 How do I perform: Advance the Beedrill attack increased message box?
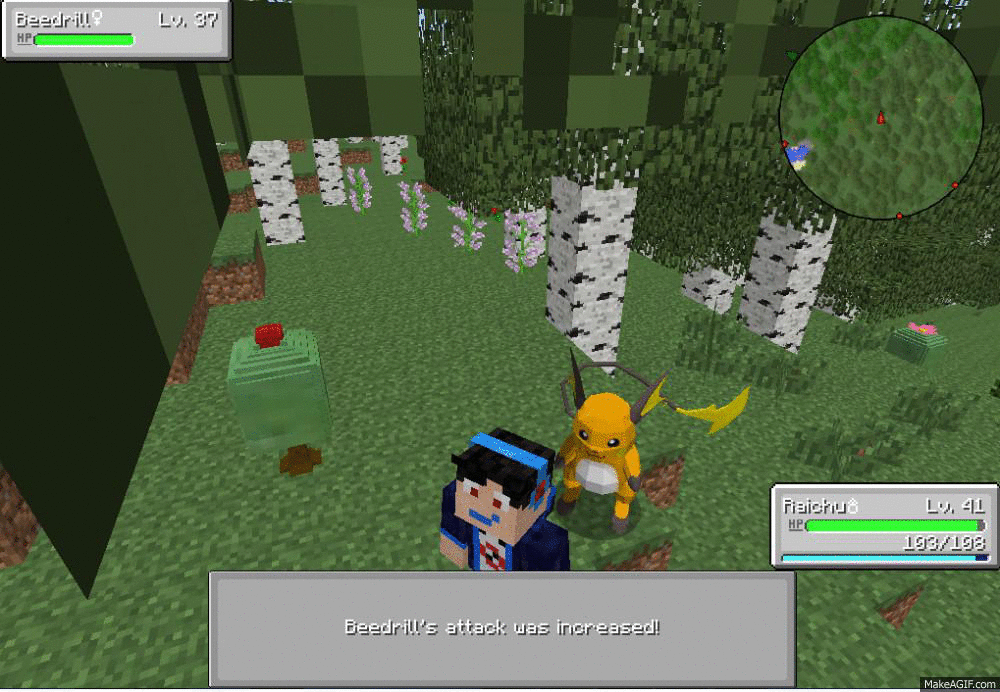502,628
